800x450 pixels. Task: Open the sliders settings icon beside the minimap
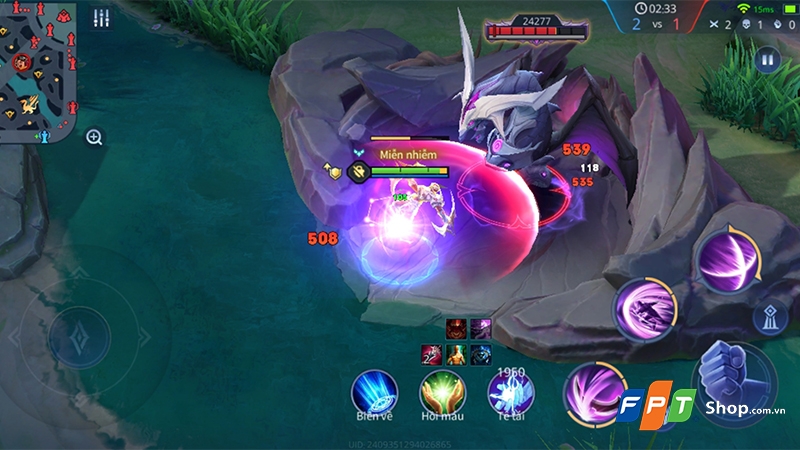(101, 19)
